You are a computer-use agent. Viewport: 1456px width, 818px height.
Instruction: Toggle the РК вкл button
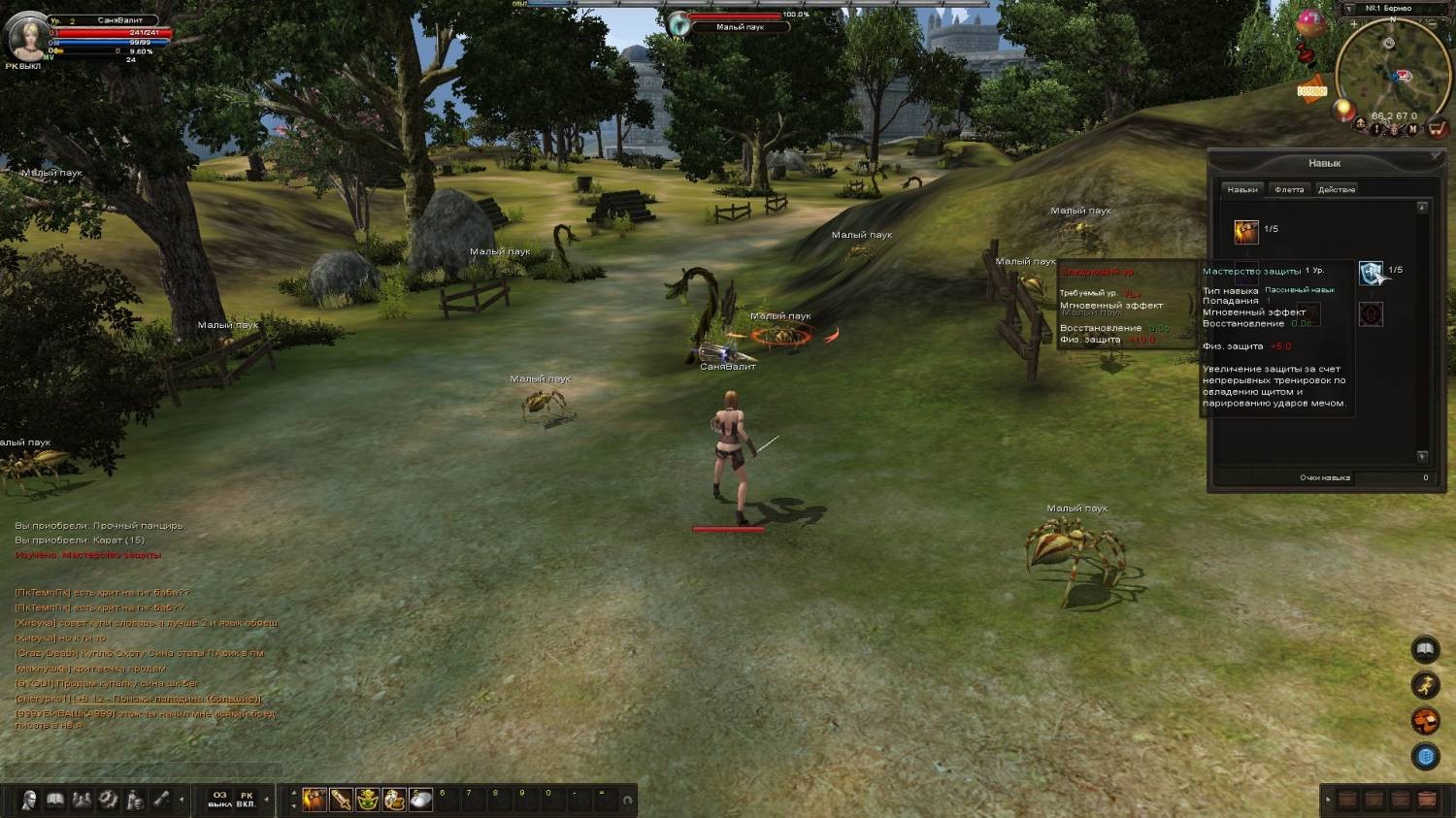coord(247,800)
